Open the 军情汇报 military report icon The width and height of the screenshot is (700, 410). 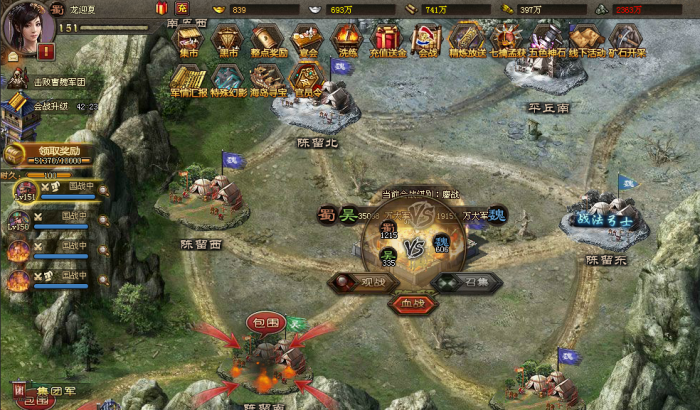(188, 79)
